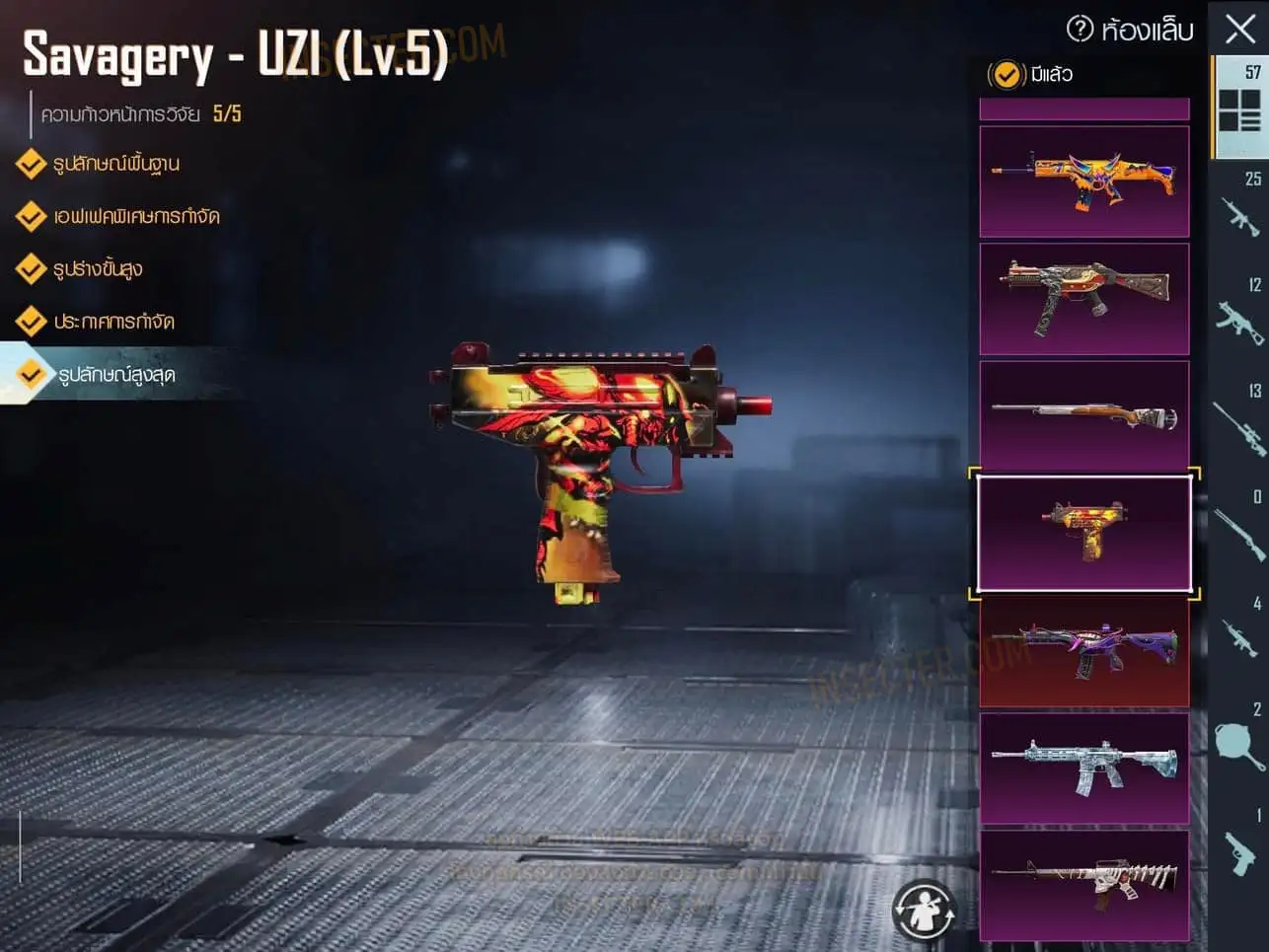
Task: Close the weapon lab screen
Action: (1239, 29)
